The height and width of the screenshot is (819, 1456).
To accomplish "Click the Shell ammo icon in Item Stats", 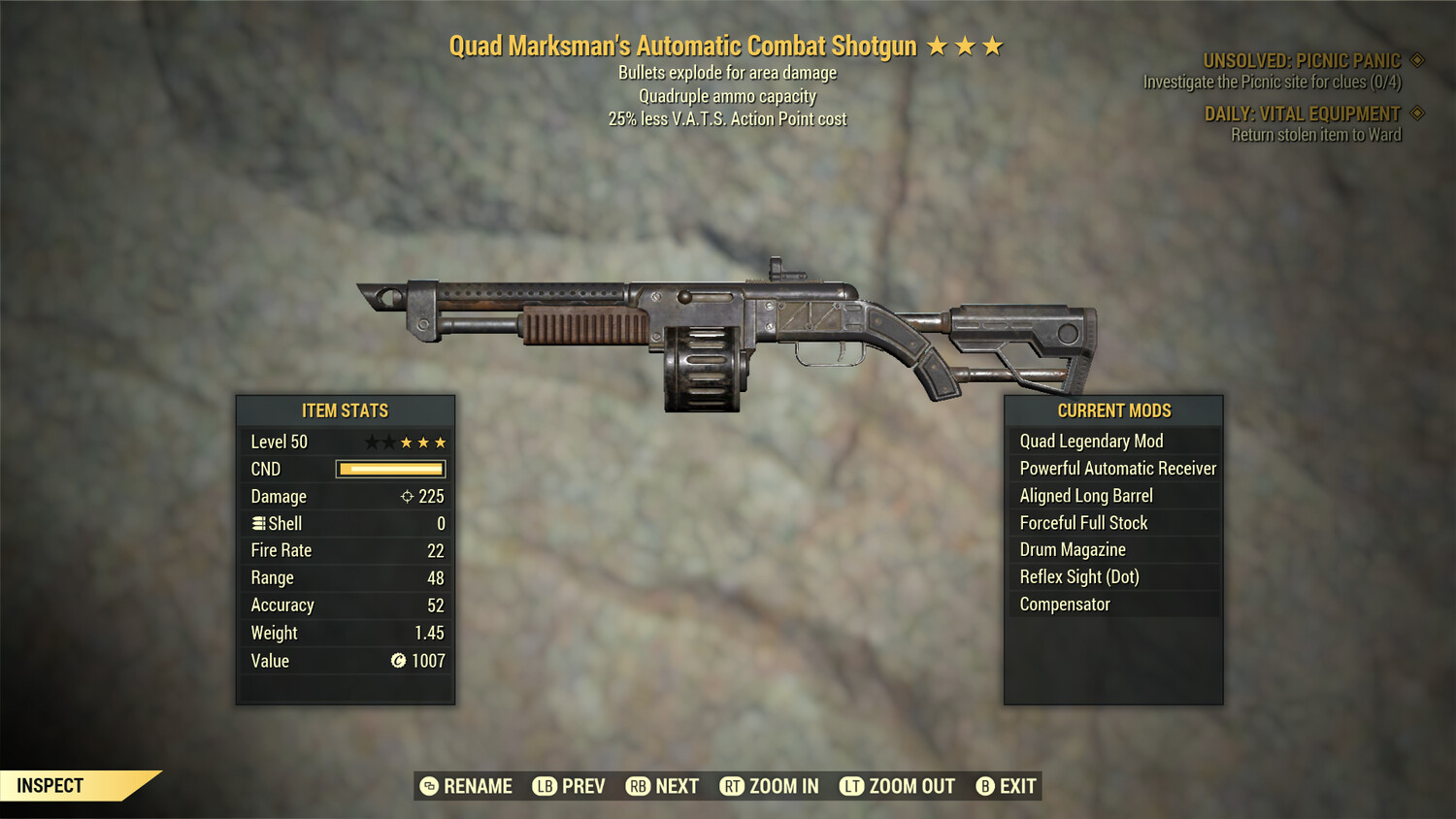I will (x=257, y=523).
